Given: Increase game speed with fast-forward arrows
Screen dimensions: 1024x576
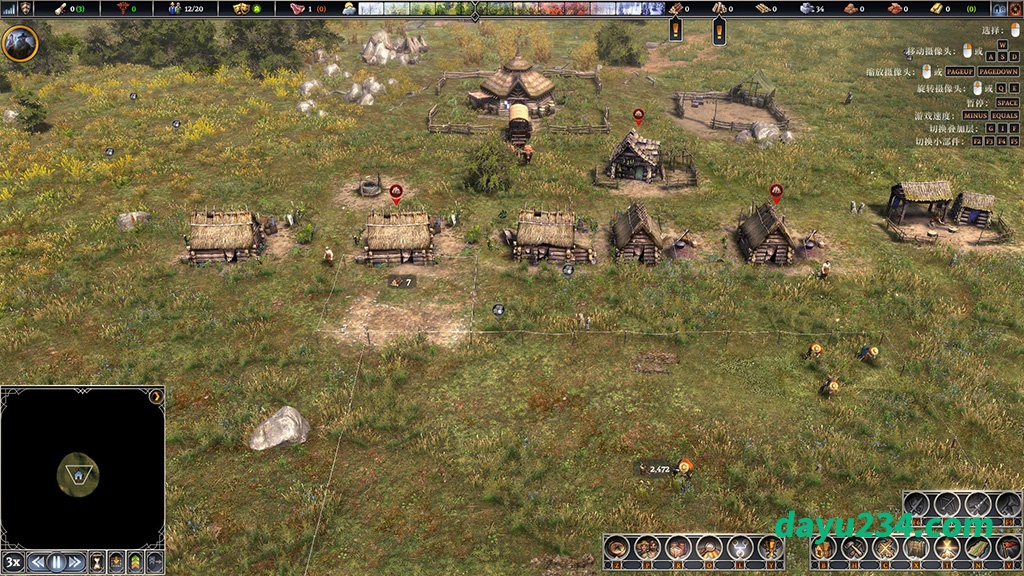Looking at the screenshot, I should (x=76, y=562).
